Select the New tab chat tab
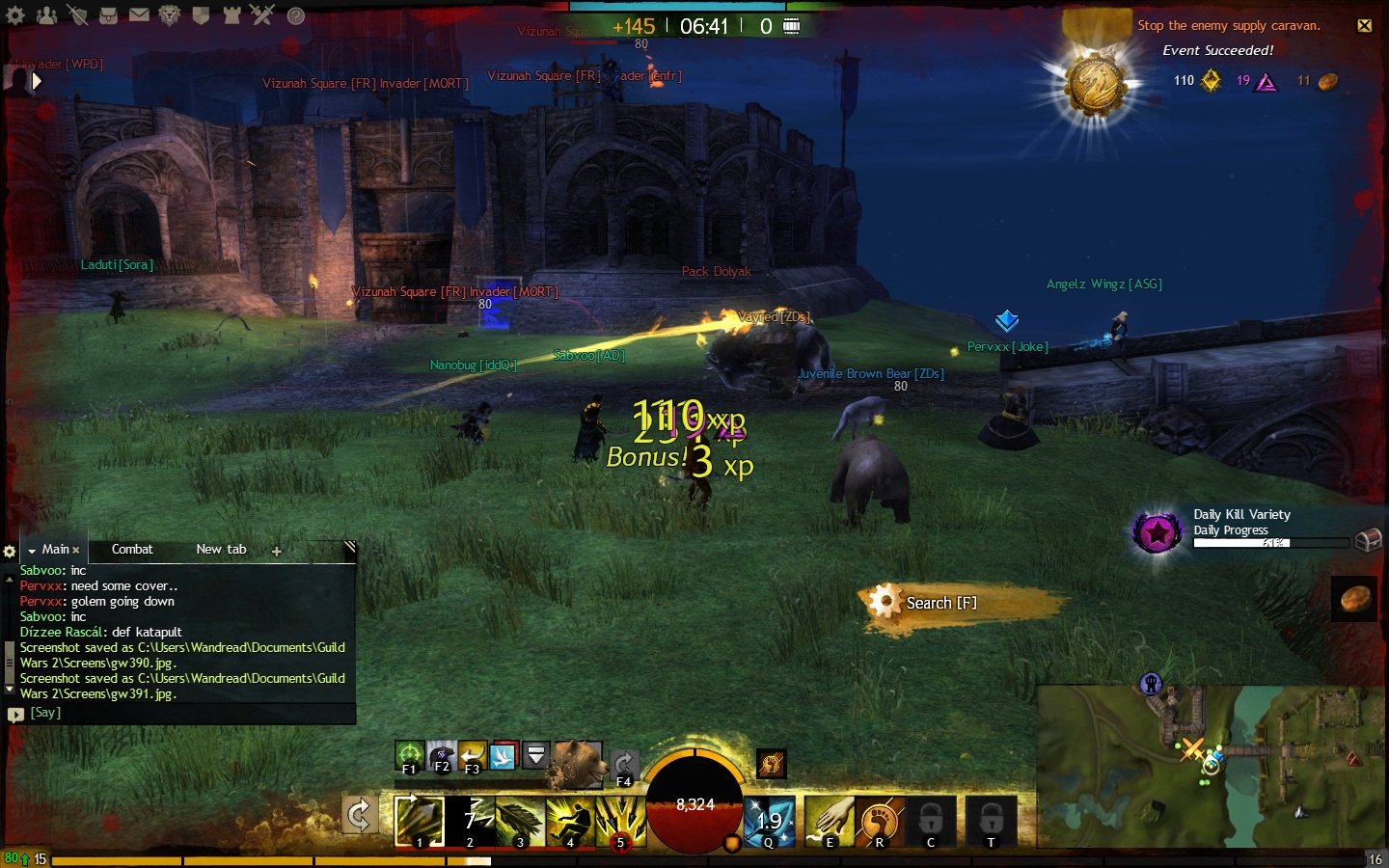 coord(221,550)
